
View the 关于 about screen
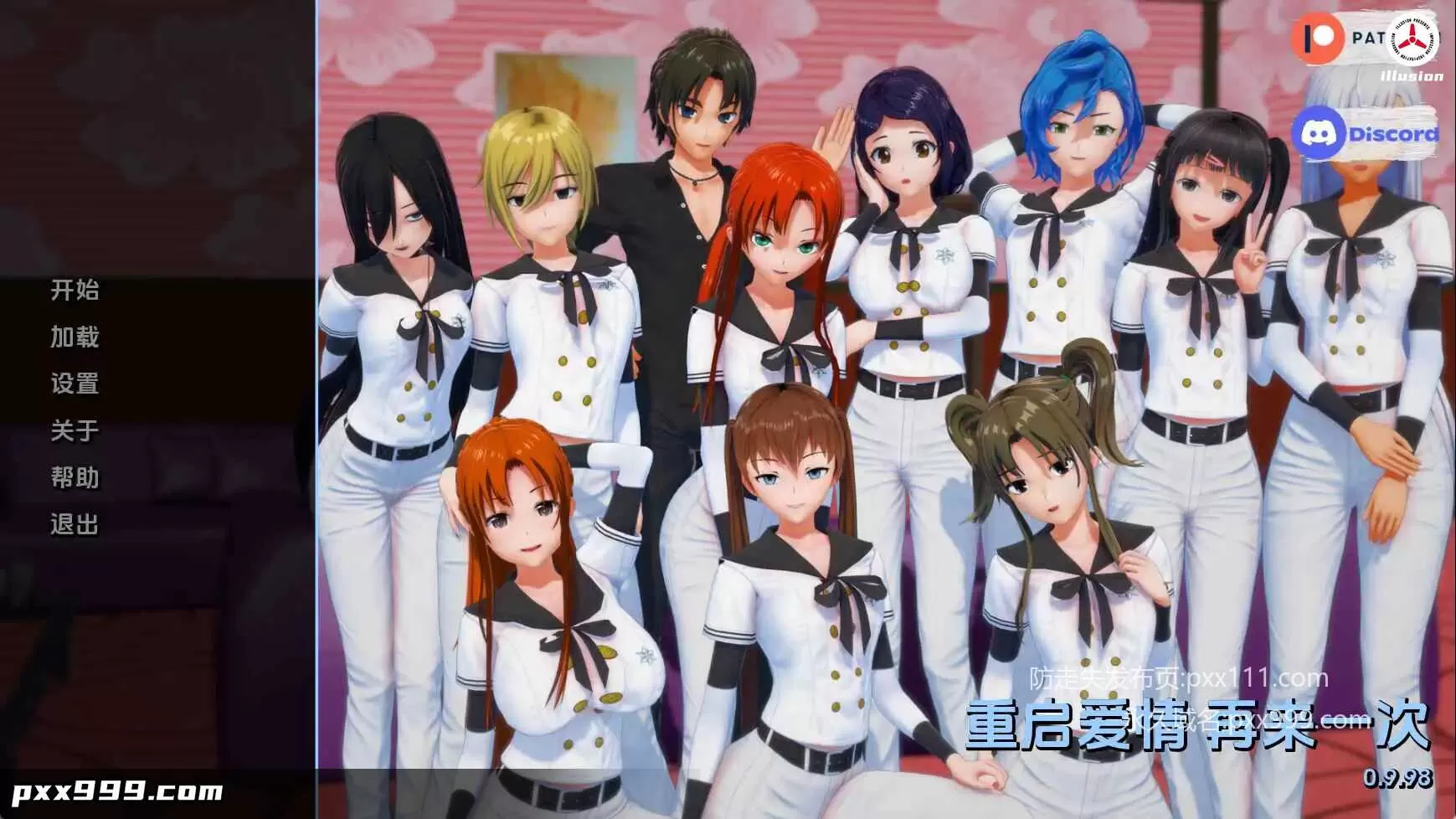coord(74,431)
